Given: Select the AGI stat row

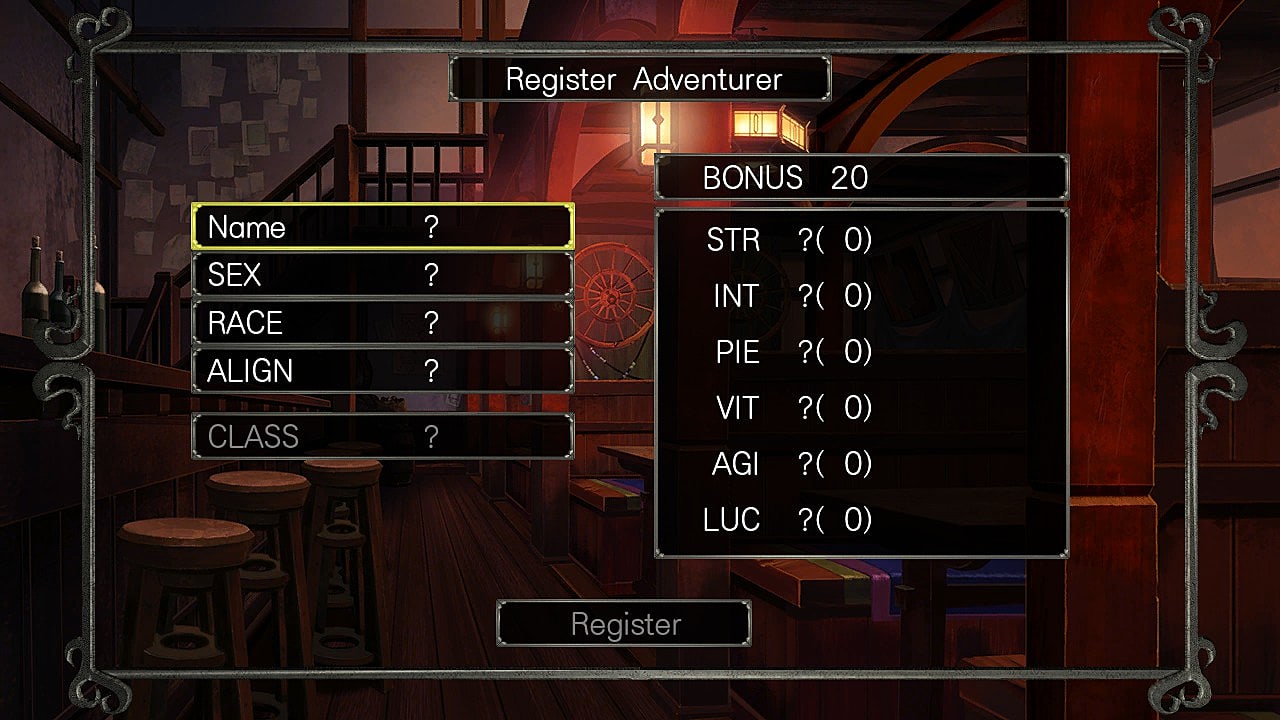Looking at the screenshot, I should (788, 465).
